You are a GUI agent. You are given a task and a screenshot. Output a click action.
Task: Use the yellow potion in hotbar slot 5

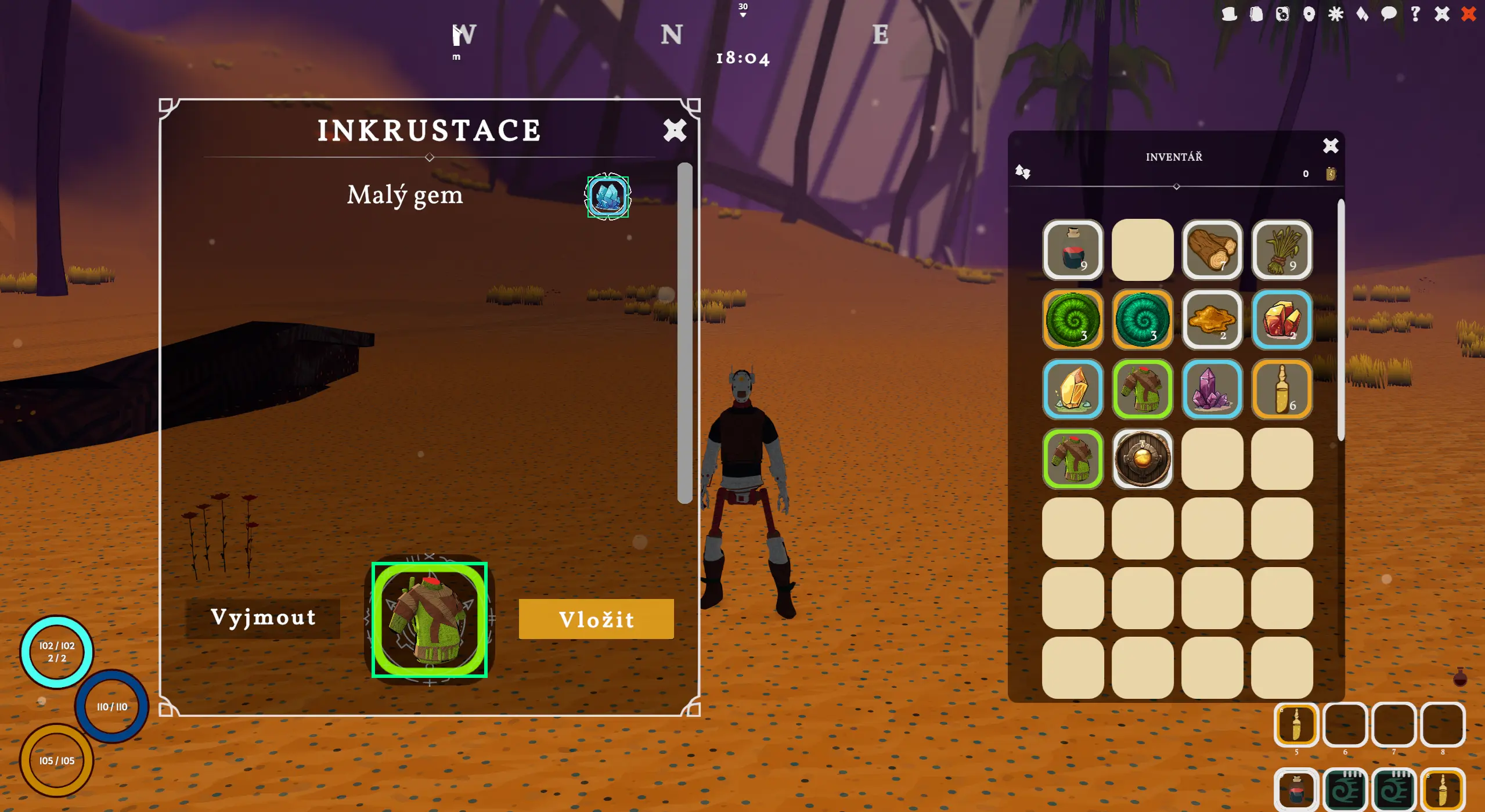tap(1296, 724)
